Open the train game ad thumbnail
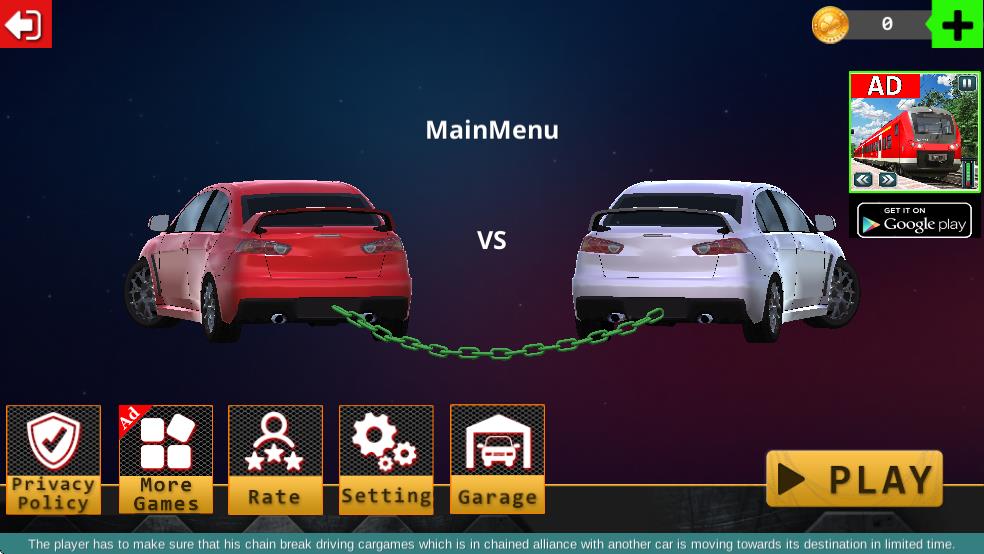Screen dimensions: 984x554 pyautogui.click(x=914, y=132)
